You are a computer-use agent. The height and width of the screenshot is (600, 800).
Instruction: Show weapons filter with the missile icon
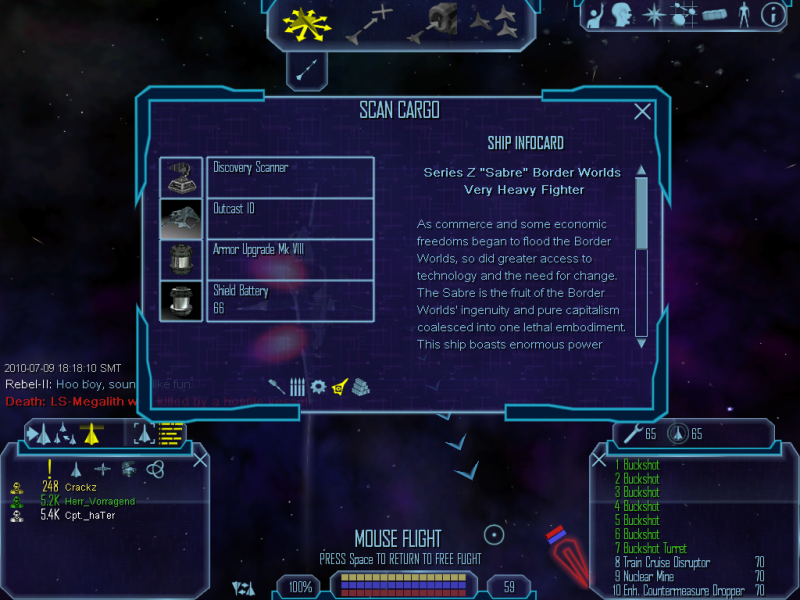coord(277,386)
